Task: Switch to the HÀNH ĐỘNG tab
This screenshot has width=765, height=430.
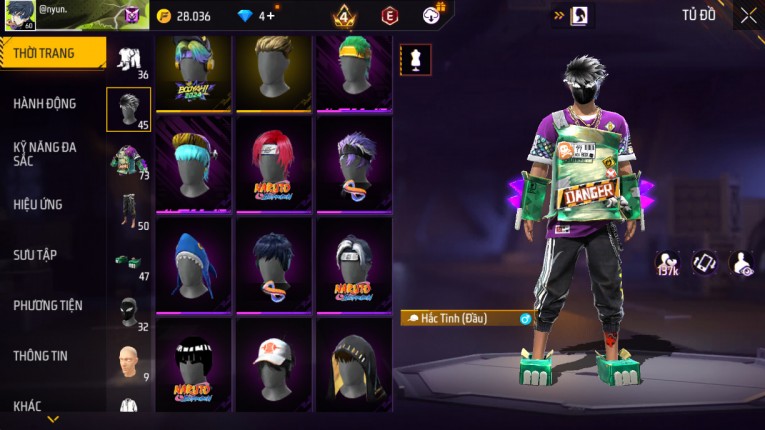Action: click(45, 103)
